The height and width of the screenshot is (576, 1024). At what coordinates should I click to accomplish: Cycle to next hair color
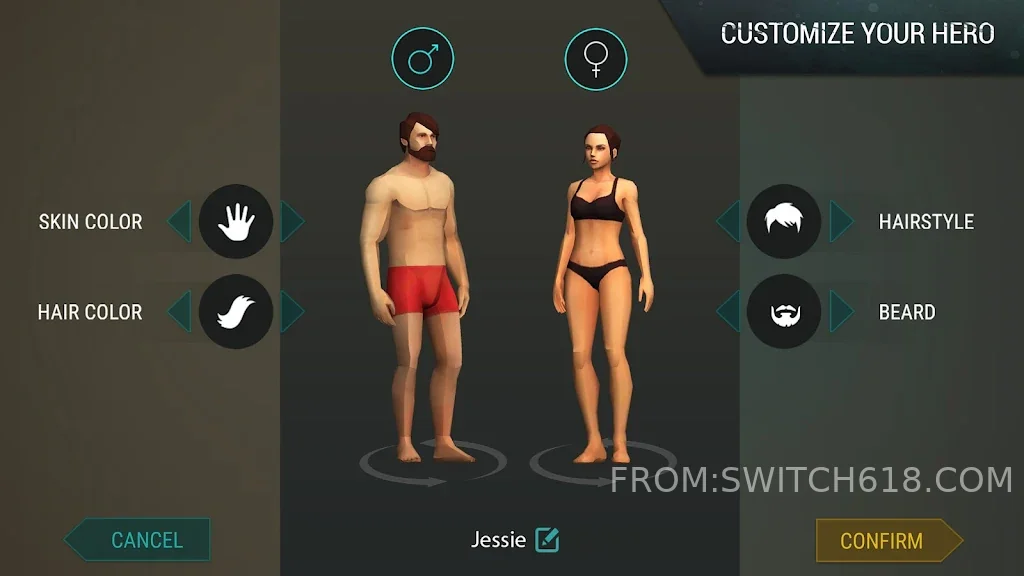point(292,312)
